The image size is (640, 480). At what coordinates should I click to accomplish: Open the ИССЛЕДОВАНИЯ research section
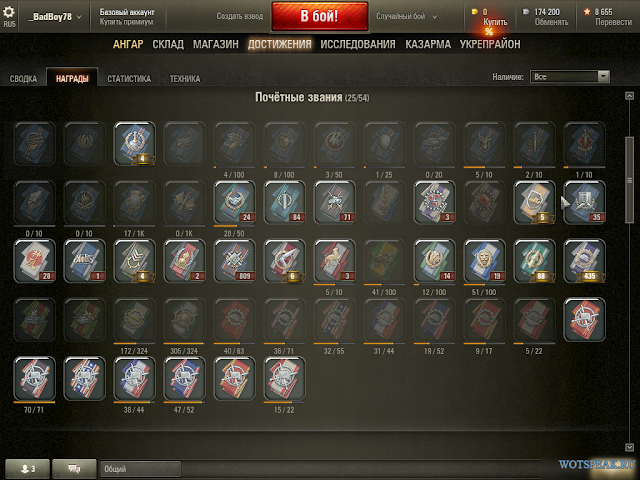tap(358, 44)
